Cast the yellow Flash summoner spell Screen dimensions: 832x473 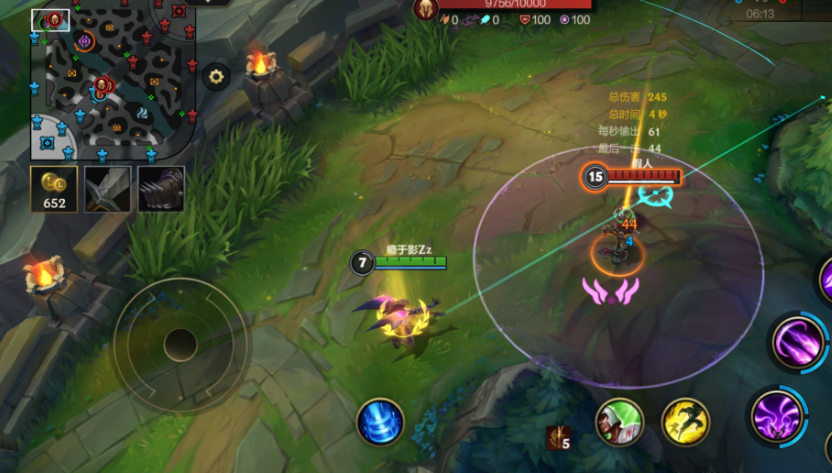click(685, 422)
